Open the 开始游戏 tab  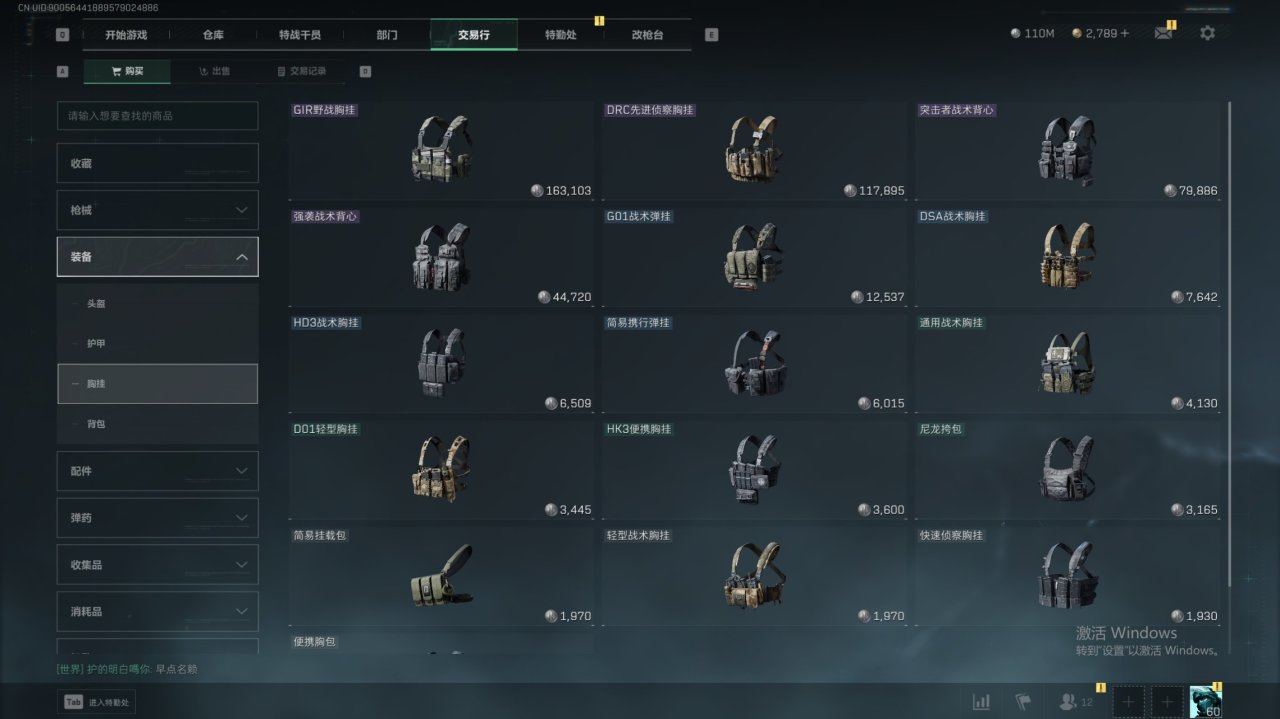(126, 35)
